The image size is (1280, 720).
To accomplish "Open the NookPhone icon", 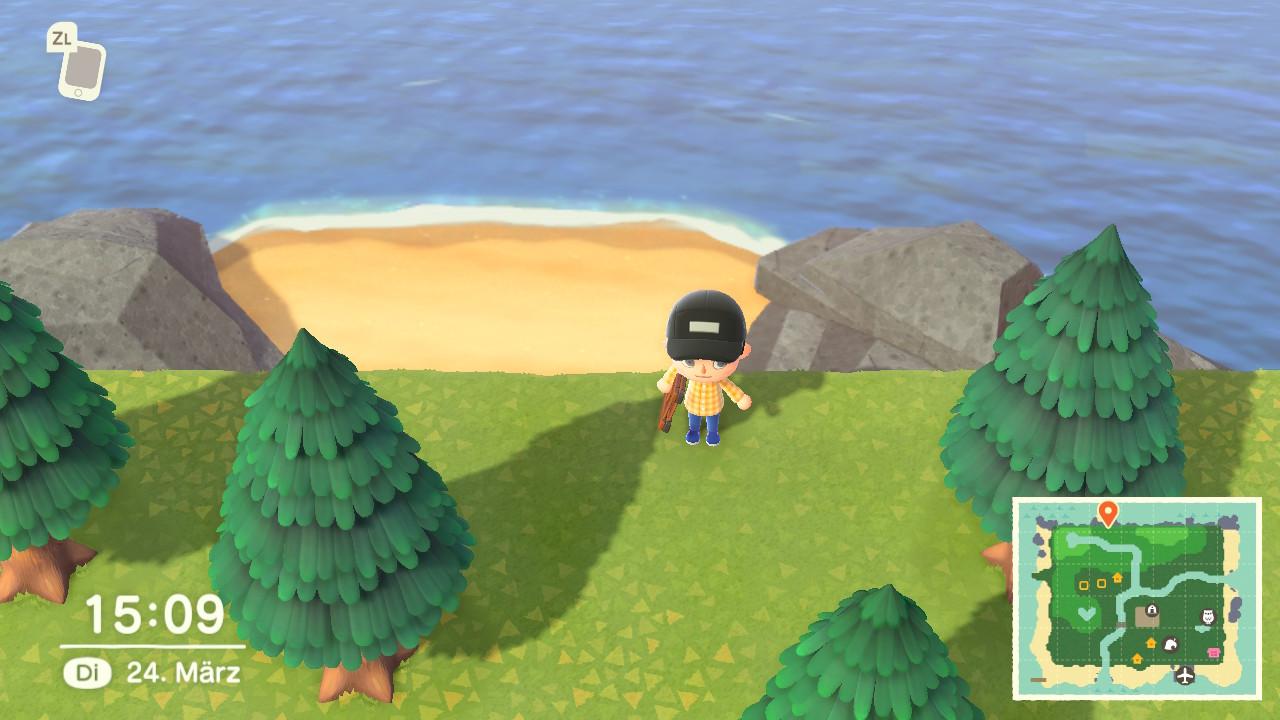I will [80, 68].
